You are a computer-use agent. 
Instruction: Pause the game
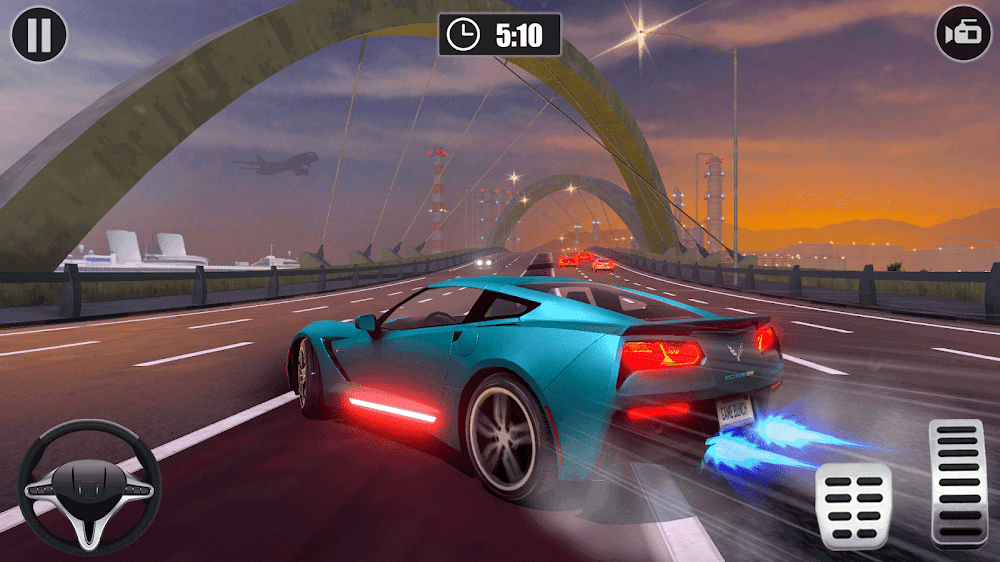coord(39,34)
